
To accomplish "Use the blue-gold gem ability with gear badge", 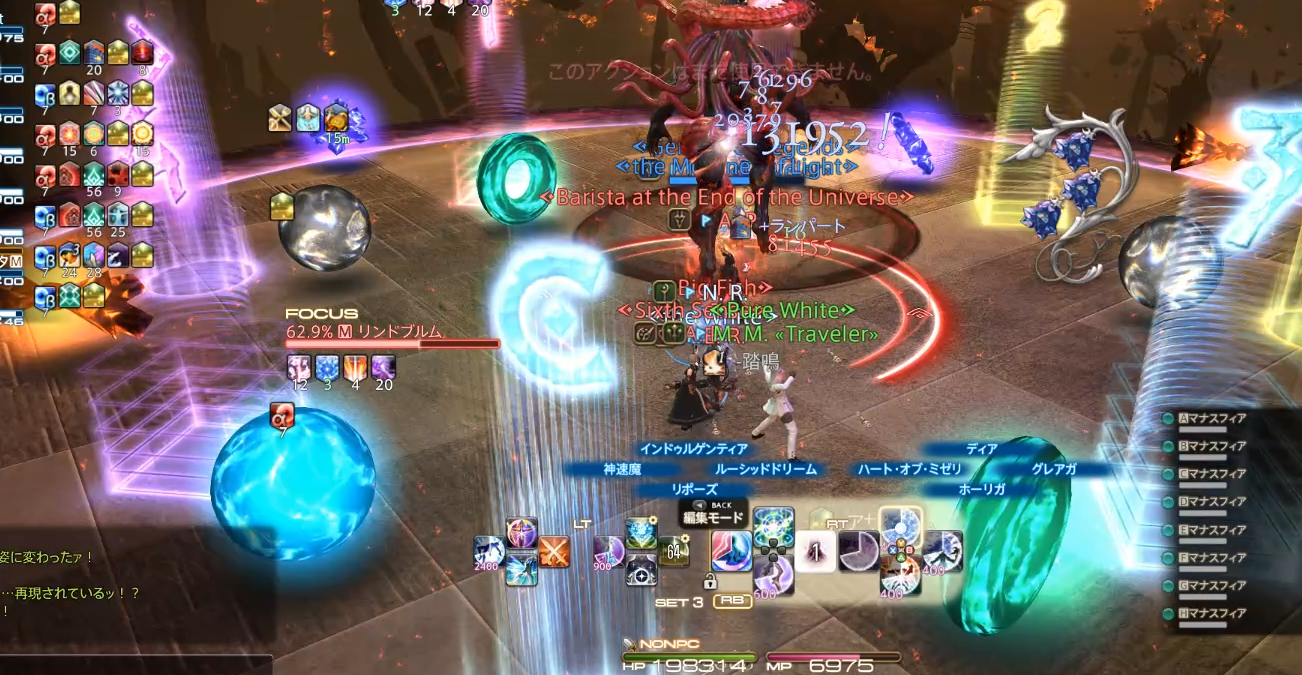I will click(641, 533).
